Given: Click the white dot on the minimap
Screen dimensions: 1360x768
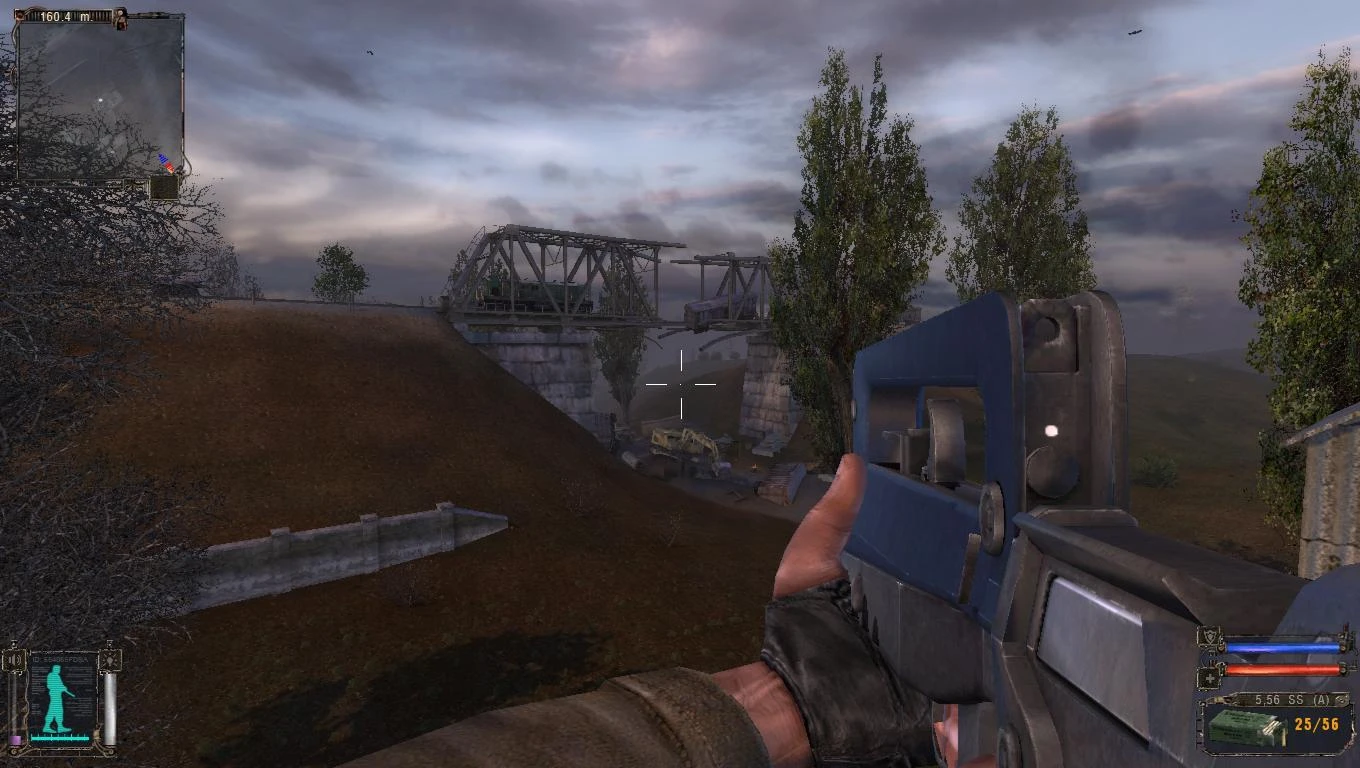Looking at the screenshot, I should coord(99,100).
